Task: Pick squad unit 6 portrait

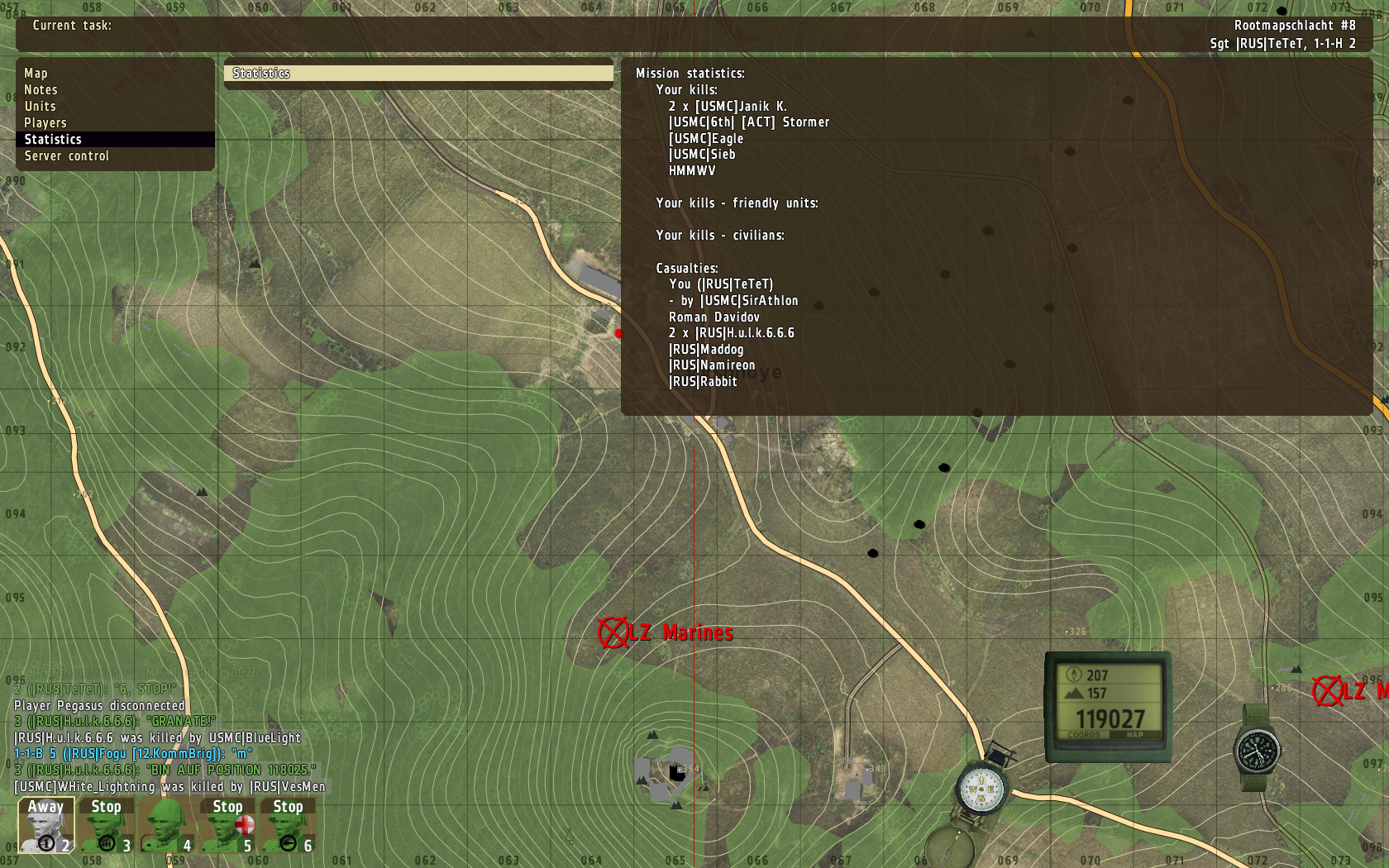Action: [288, 825]
